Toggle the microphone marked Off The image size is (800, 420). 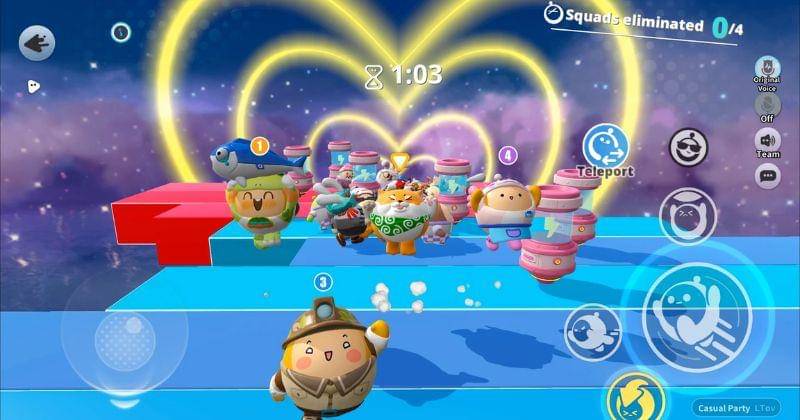(x=767, y=105)
